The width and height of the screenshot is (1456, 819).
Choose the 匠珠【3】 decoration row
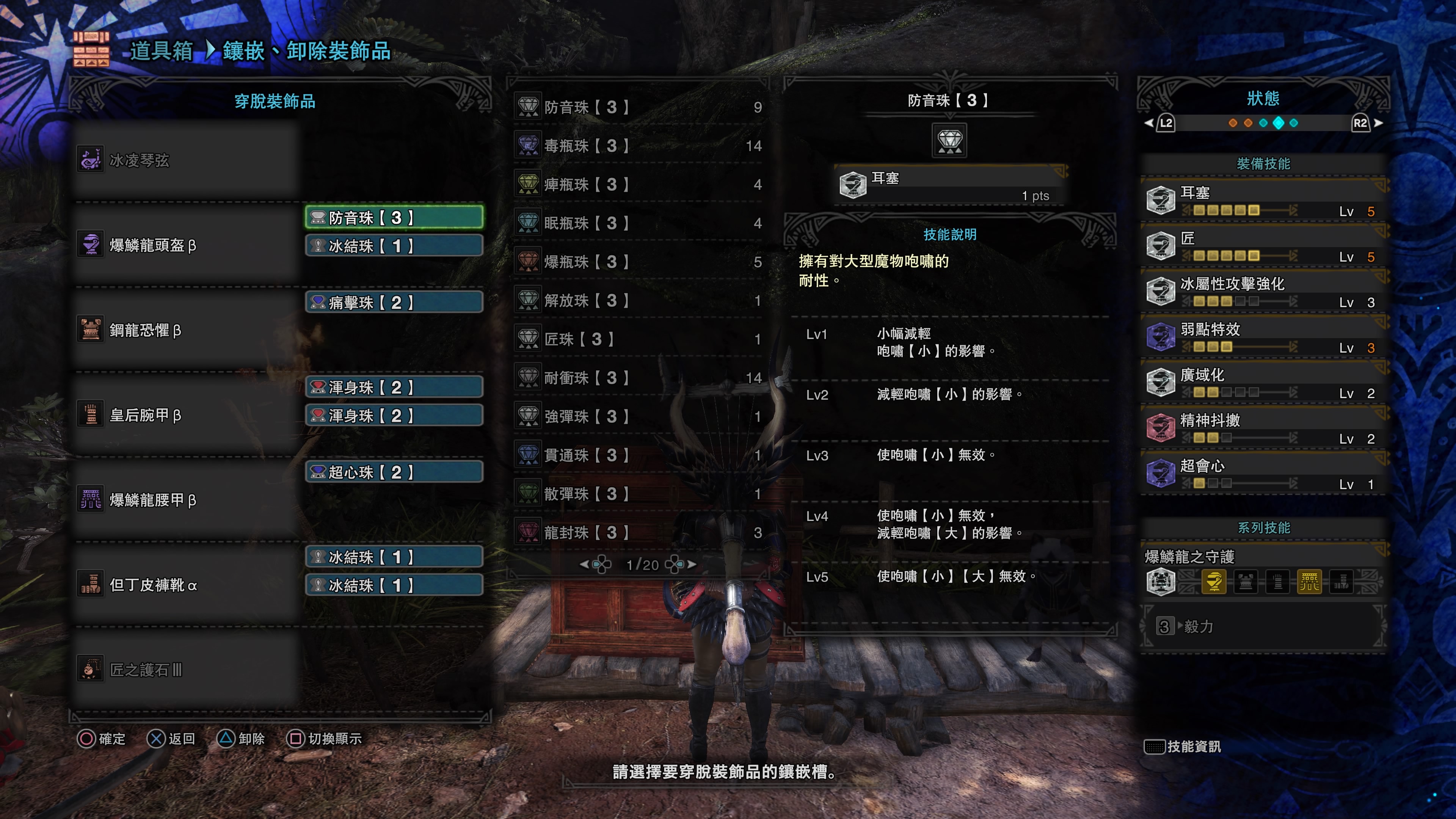(x=639, y=339)
